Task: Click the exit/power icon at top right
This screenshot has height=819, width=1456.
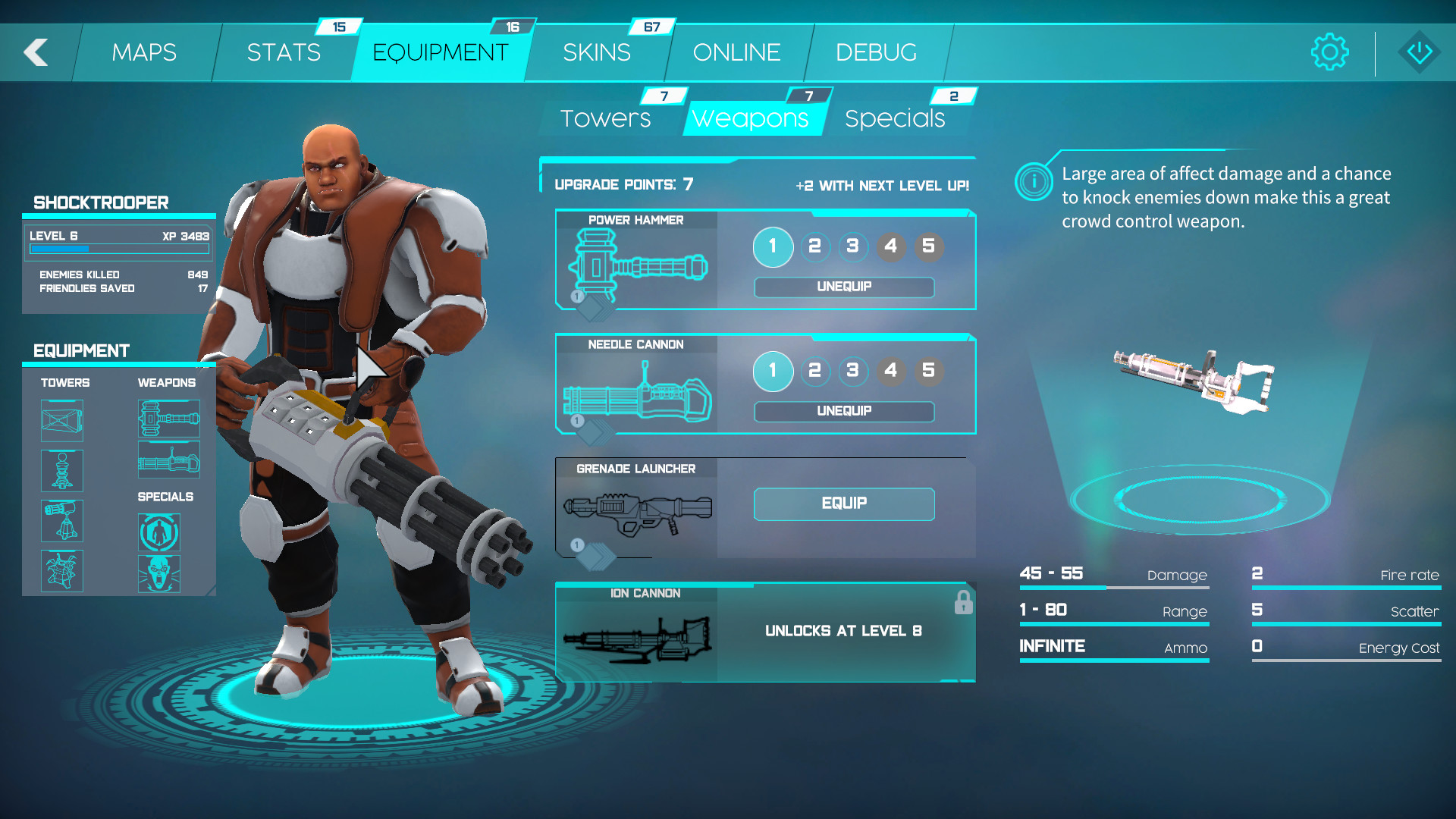Action: [x=1417, y=52]
